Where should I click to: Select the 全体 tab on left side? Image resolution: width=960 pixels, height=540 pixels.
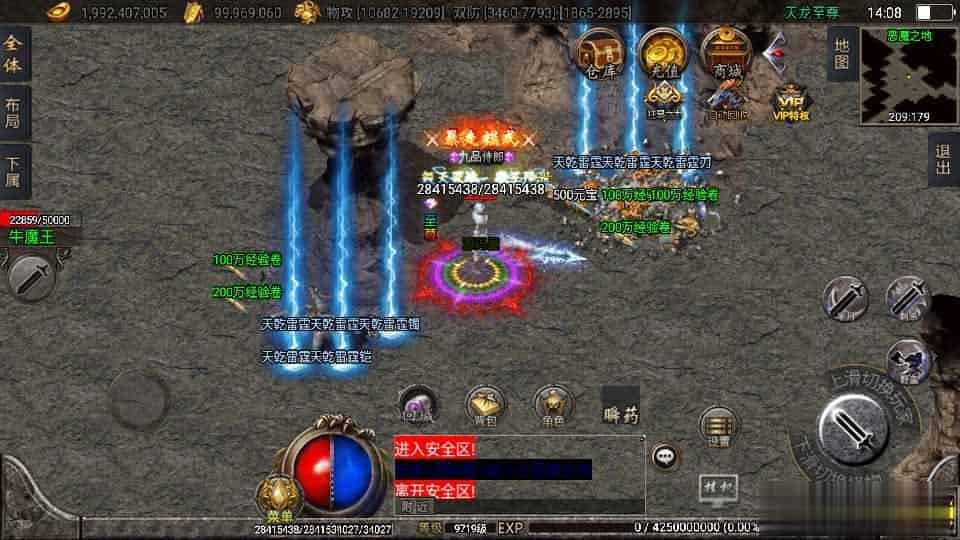pyautogui.click(x=16, y=52)
